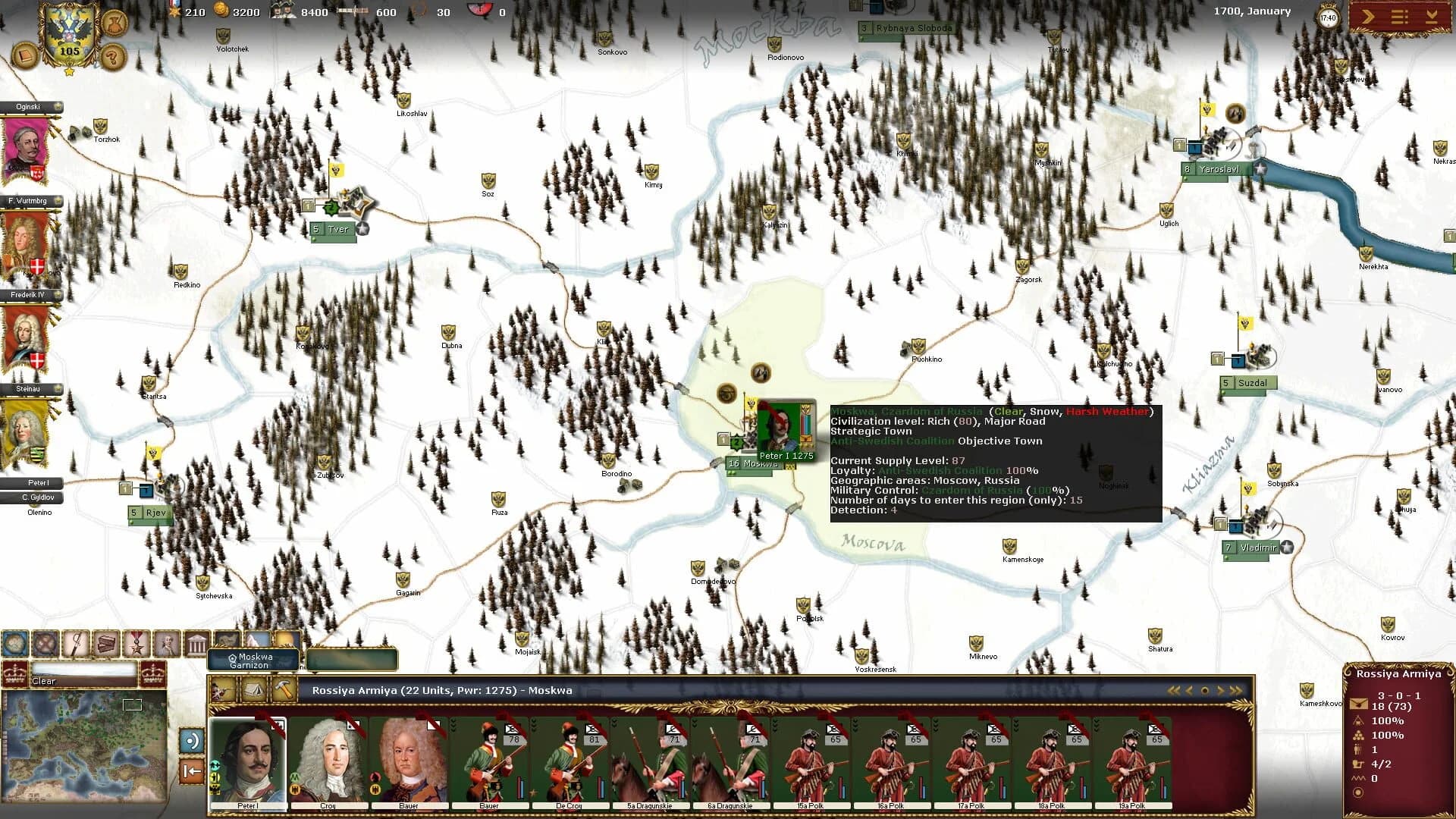Select Peter I from the left leader list
1456x819 pixels.
tap(30, 483)
